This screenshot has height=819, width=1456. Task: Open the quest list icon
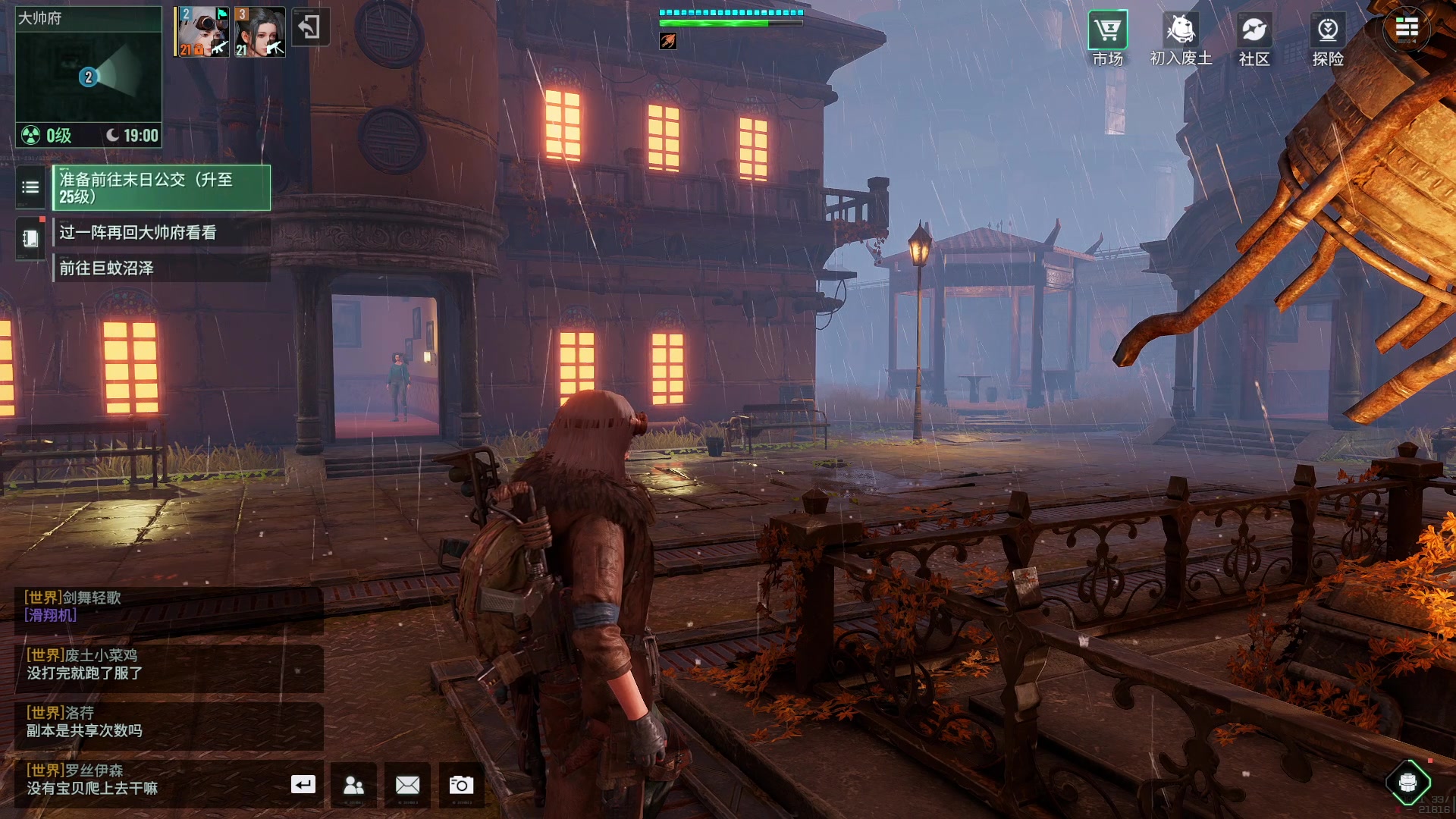click(x=30, y=187)
